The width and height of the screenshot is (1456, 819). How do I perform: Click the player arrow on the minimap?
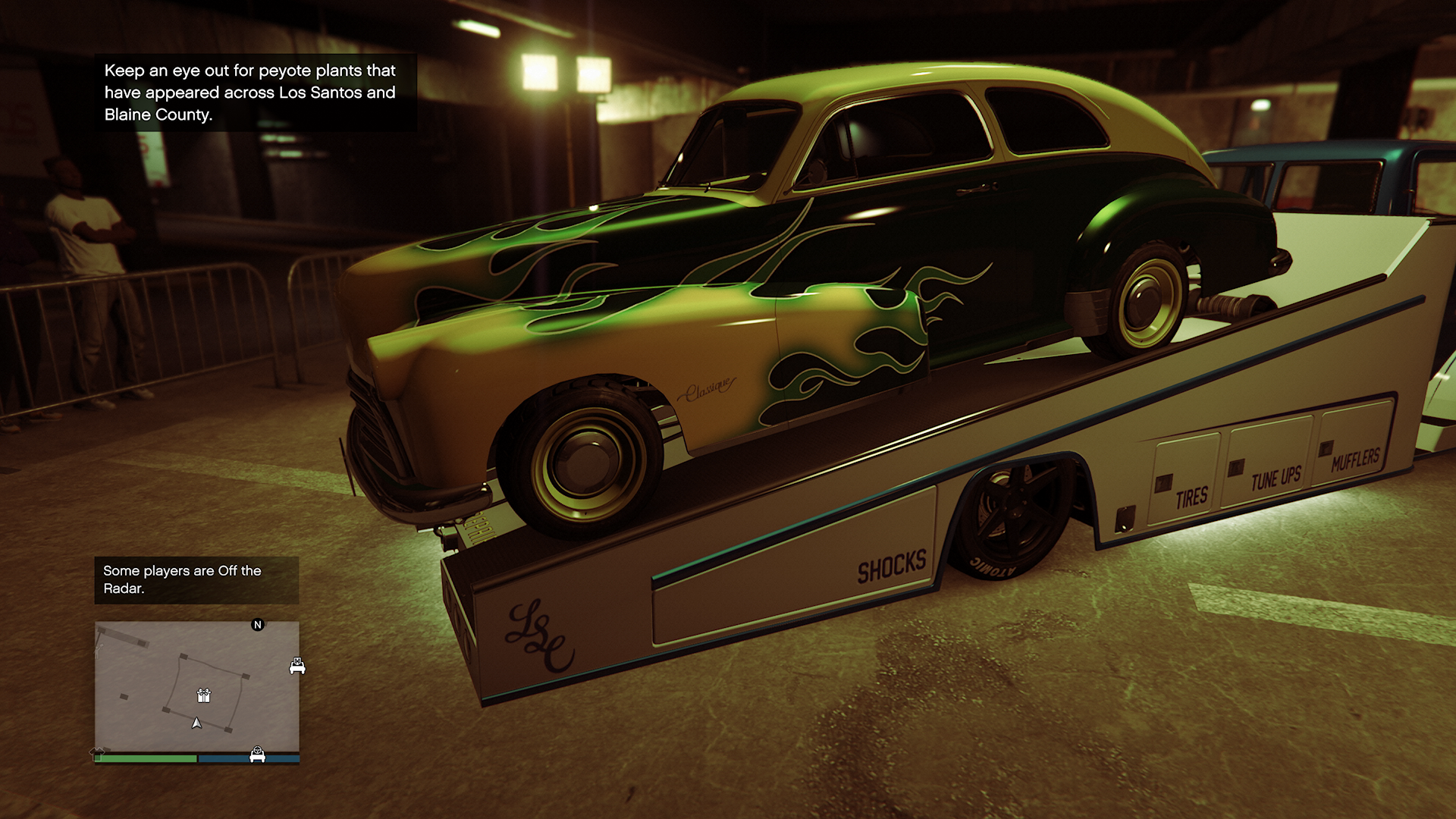[197, 723]
